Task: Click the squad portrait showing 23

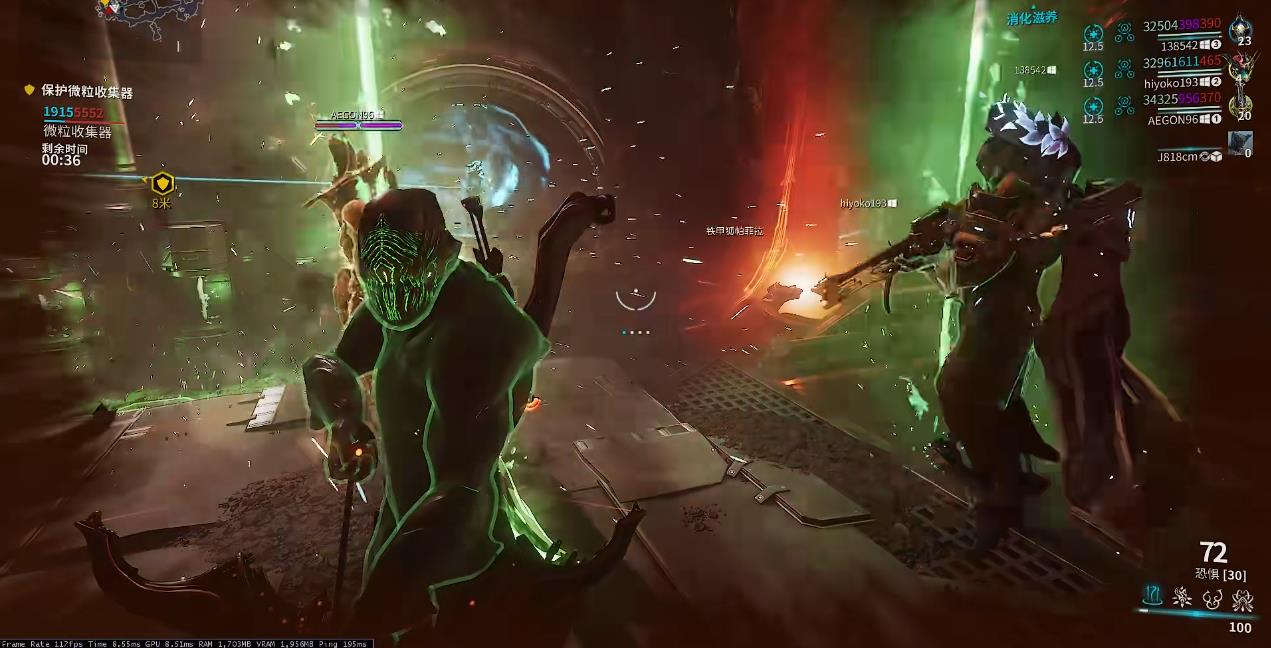Action: pyautogui.click(x=1241, y=30)
